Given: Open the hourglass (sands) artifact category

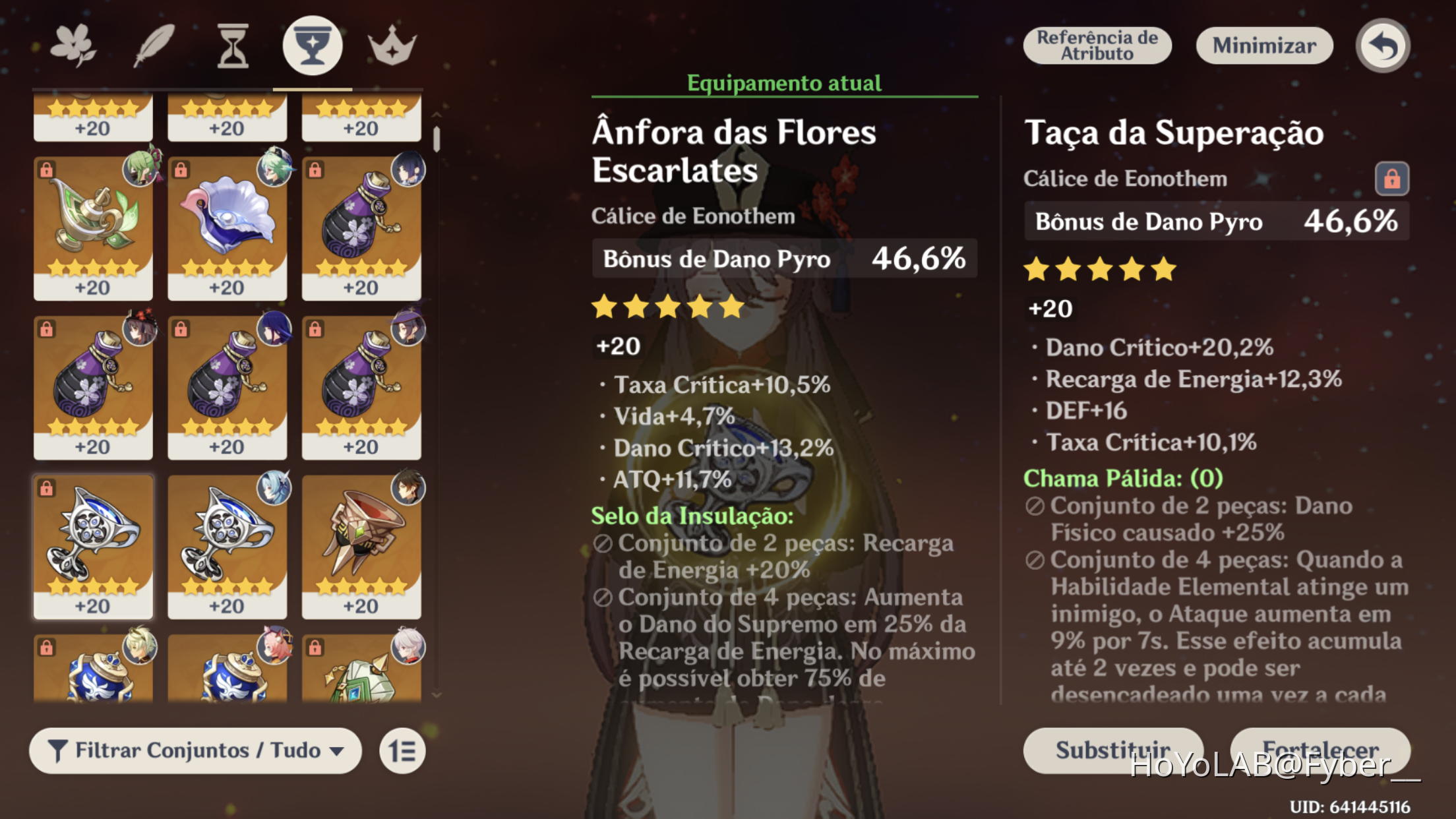Looking at the screenshot, I should click(232, 44).
